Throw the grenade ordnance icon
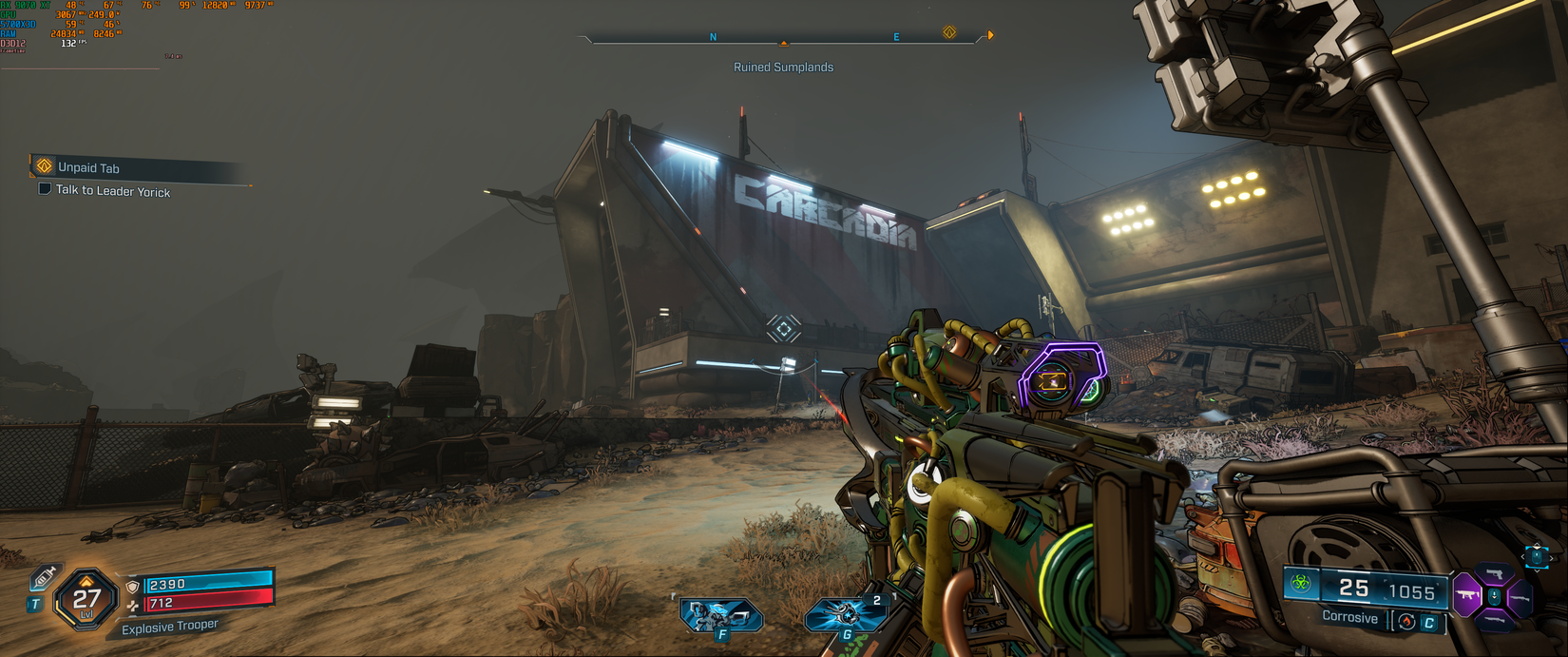The height and width of the screenshot is (657, 1568). (845, 615)
